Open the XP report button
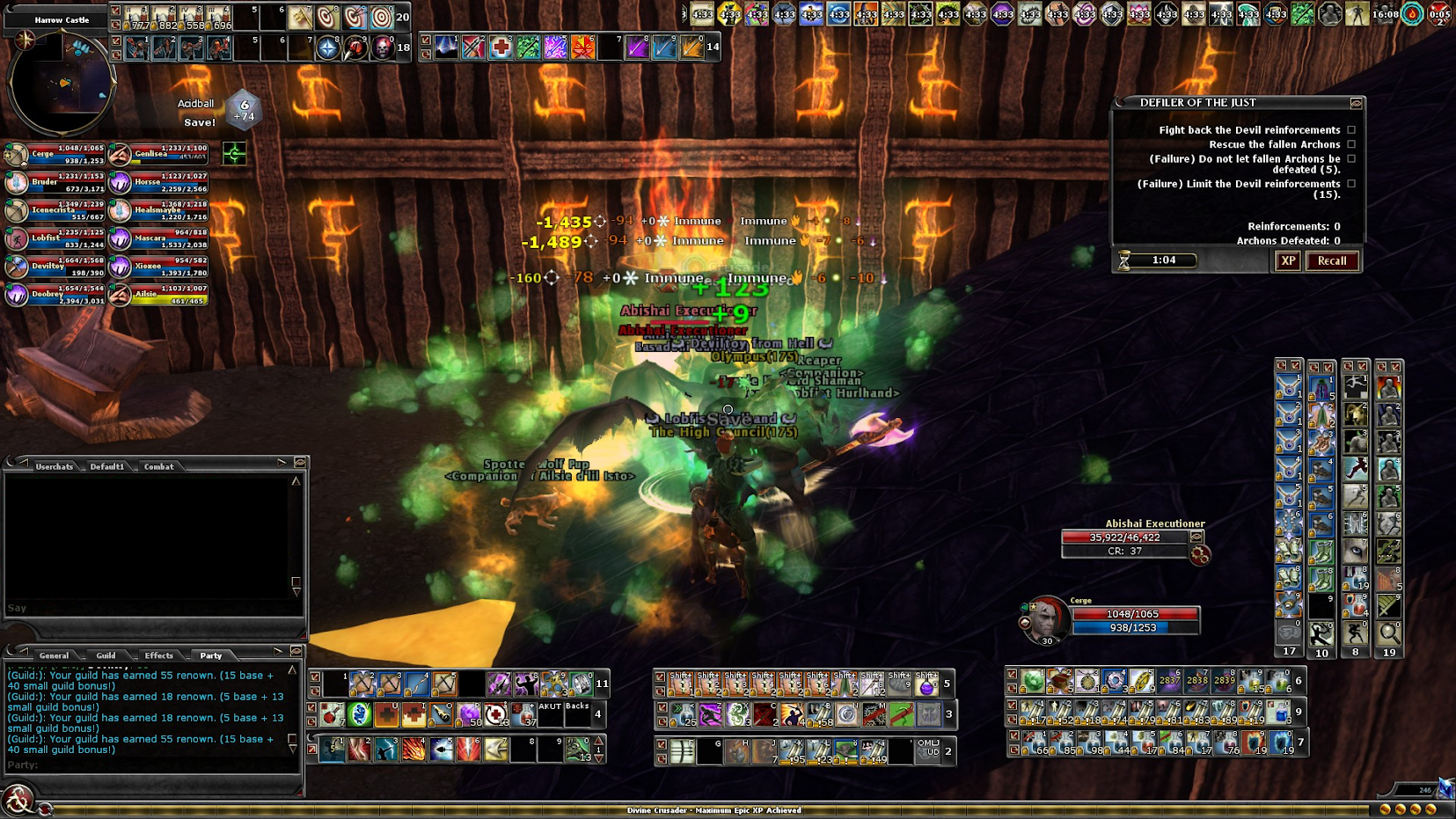Image resolution: width=1456 pixels, height=819 pixels. (x=1288, y=261)
